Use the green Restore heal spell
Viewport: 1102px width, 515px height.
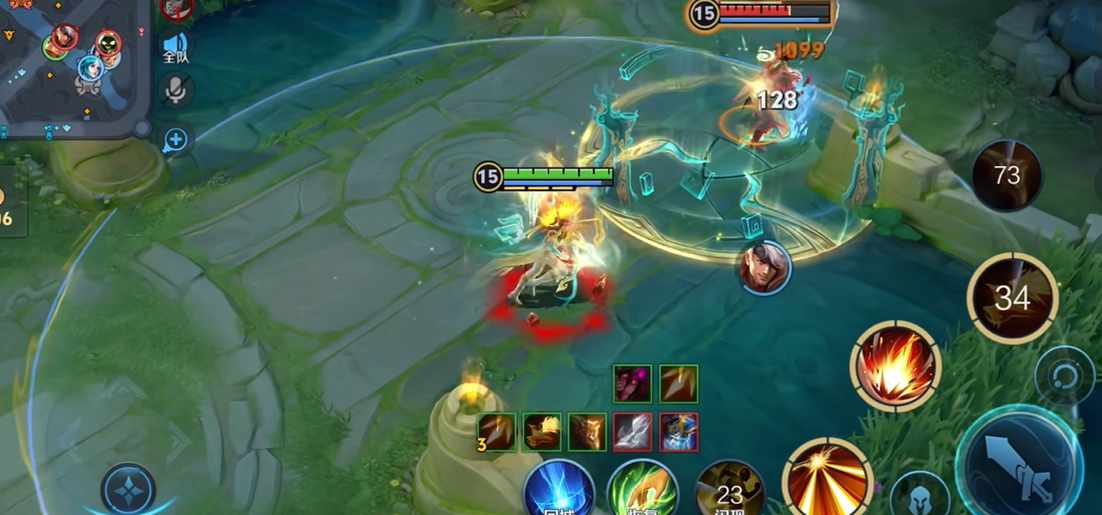pos(643,490)
